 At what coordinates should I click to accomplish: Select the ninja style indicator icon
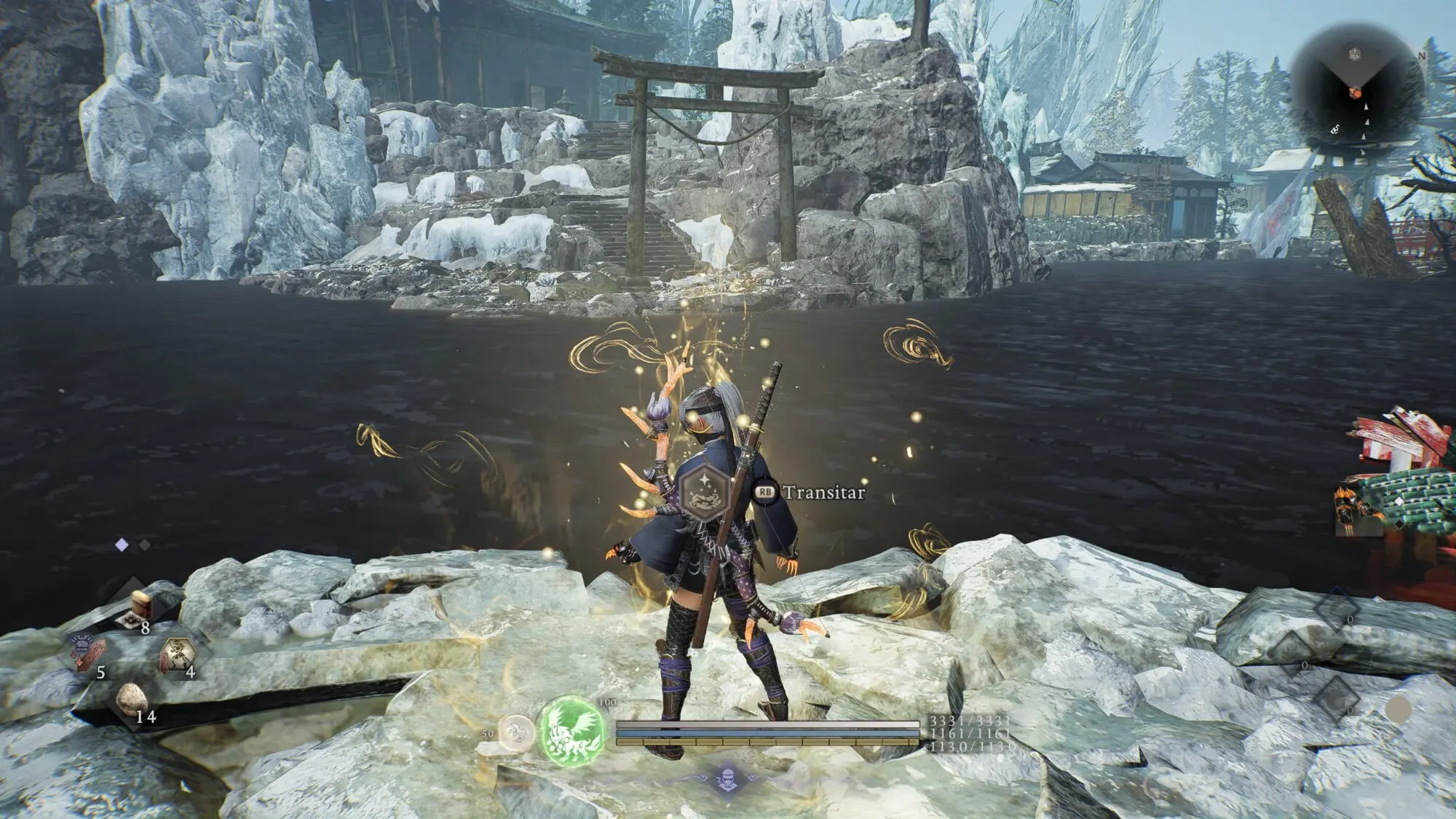click(727, 779)
